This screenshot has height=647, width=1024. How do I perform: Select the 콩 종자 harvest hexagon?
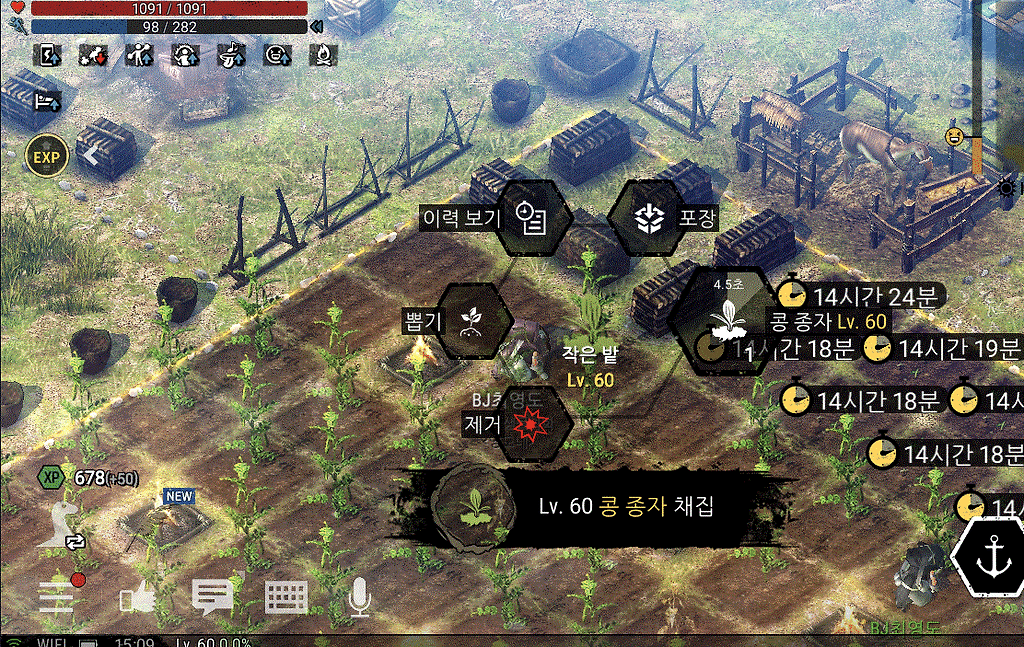[x=724, y=320]
